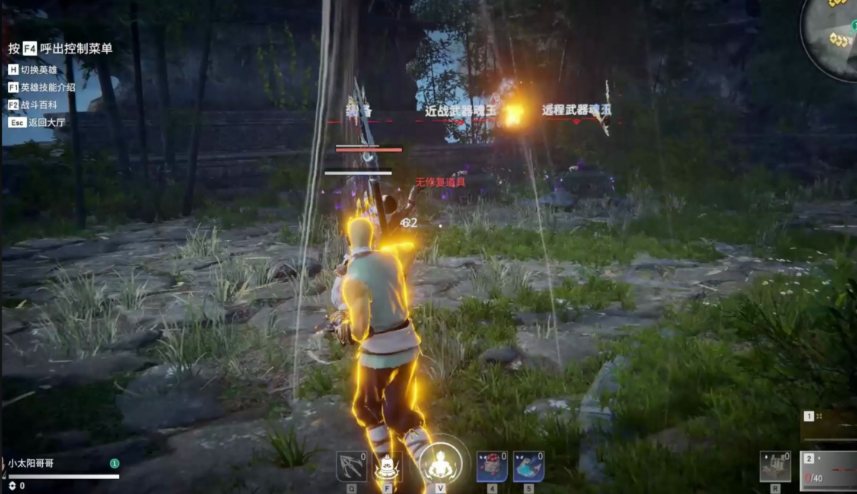
Task: Trigger the circular ultimate ability icon
Action: pos(439,464)
